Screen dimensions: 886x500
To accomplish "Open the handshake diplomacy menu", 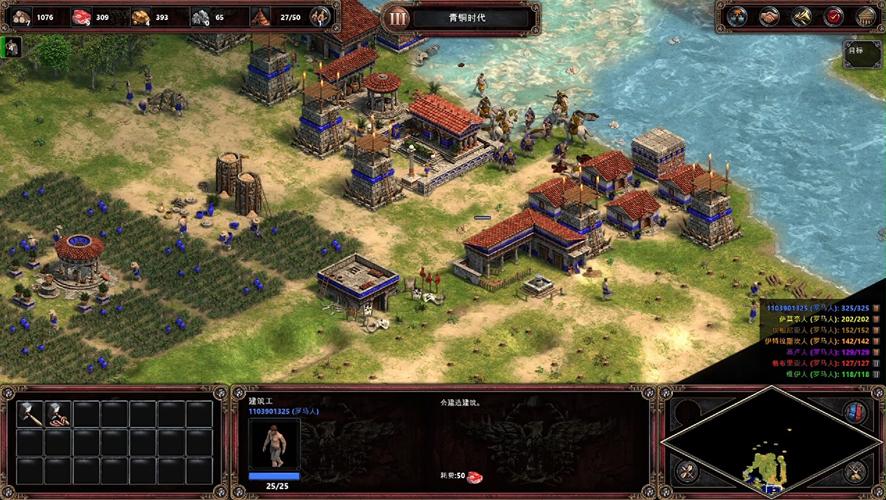I will click(769, 16).
